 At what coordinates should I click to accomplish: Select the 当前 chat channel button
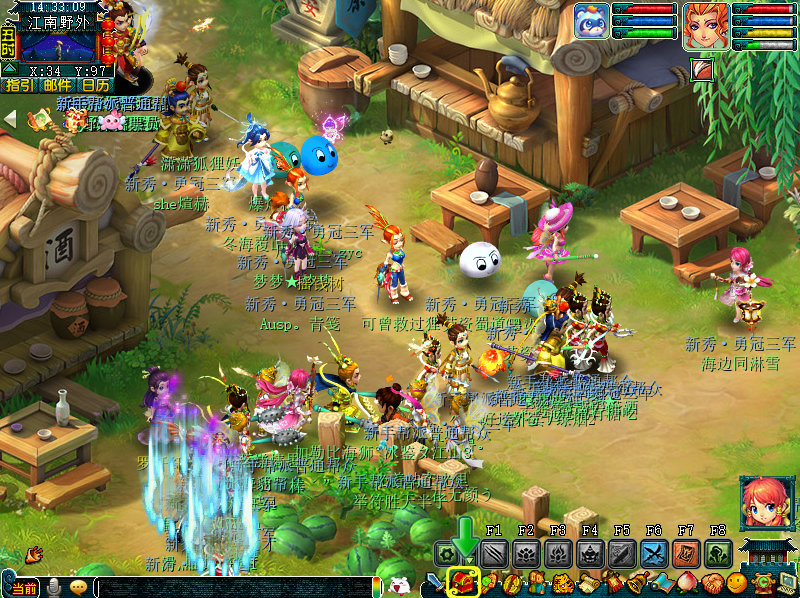pyautogui.click(x=24, y=588)
